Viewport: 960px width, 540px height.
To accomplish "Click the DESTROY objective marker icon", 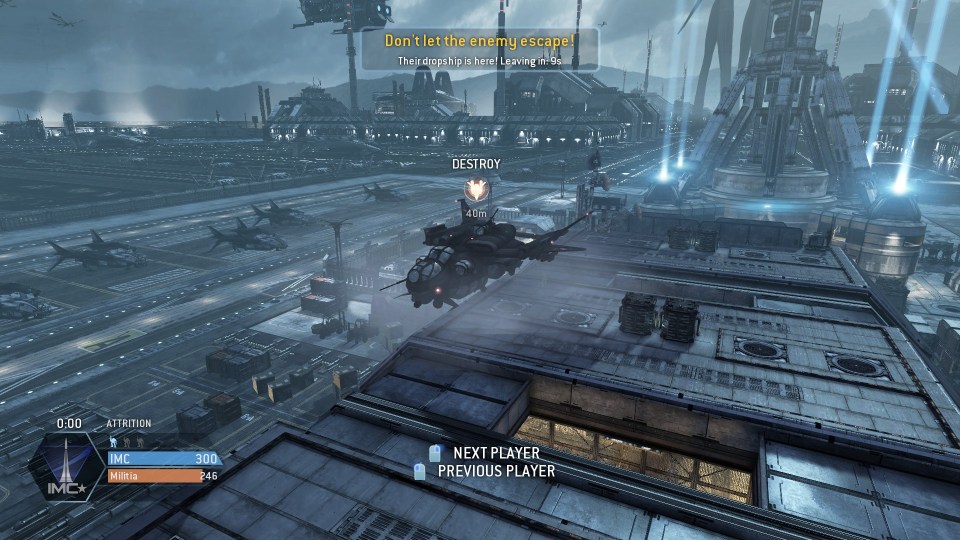I will pos(476,187).
